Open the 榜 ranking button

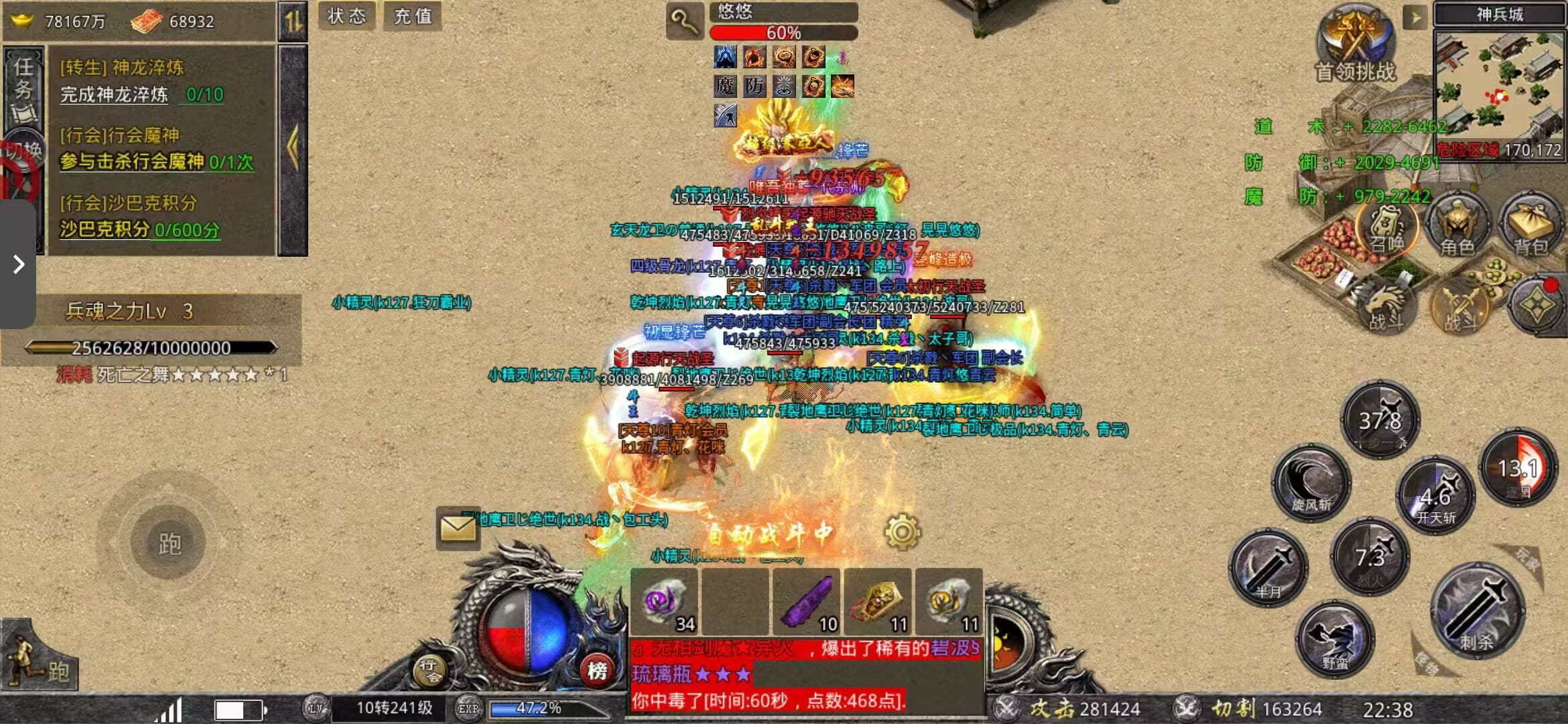(597, 670)
